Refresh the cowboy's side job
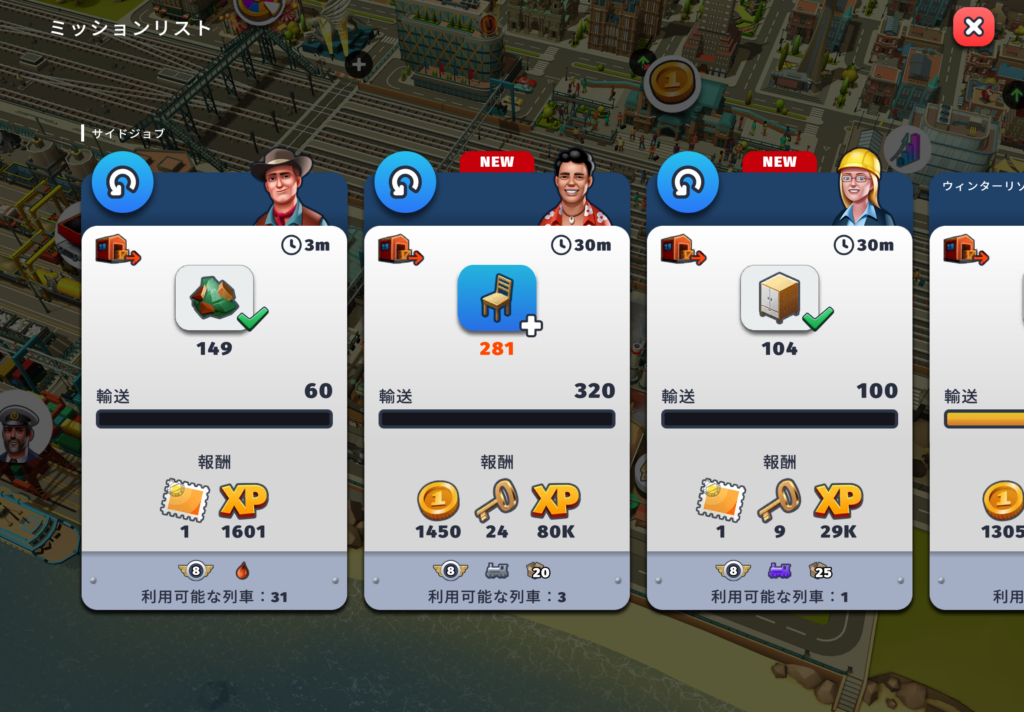Screen dimensions: 1024x712 point(123,183)
